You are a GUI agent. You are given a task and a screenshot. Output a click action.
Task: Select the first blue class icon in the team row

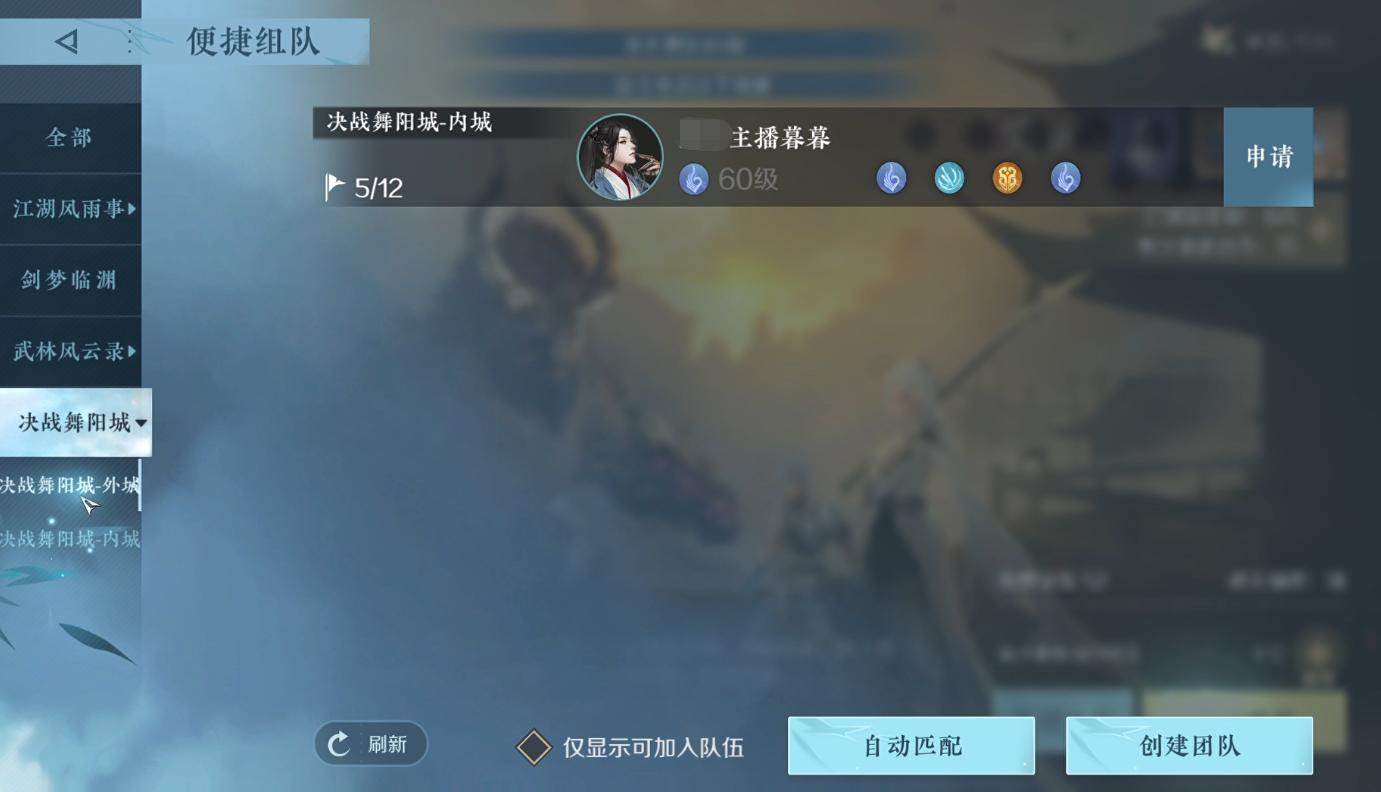pyautogui.click(x=891, y=178)
